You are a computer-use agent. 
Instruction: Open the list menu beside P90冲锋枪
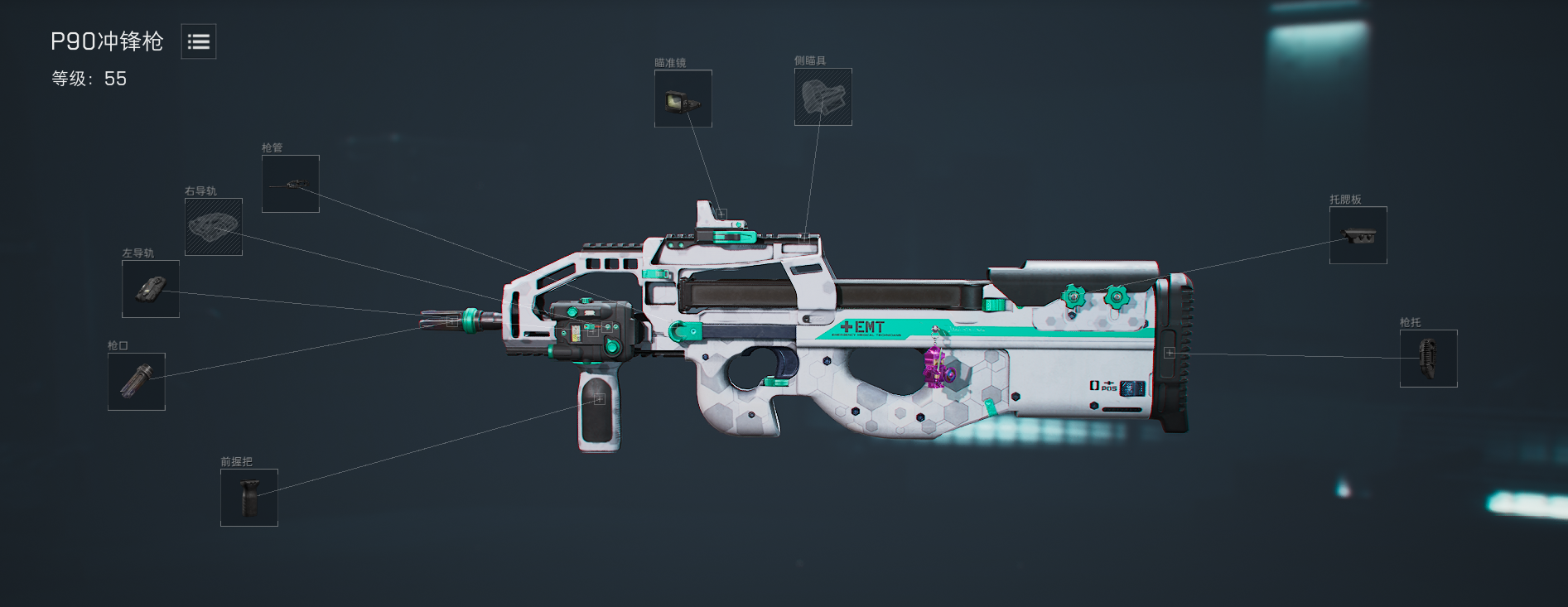coord(199,41)
